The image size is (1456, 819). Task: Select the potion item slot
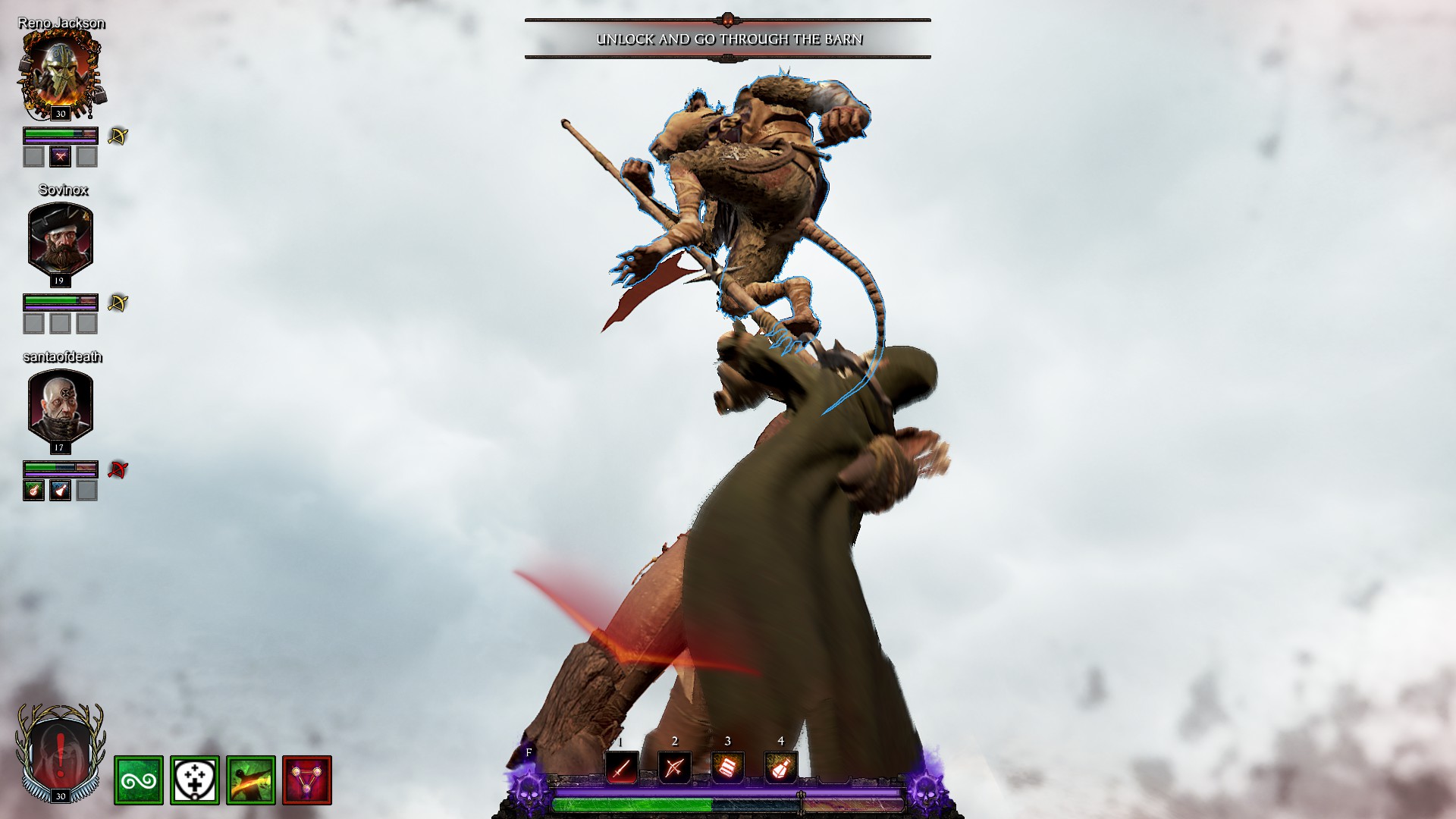(x=780, y=768)
